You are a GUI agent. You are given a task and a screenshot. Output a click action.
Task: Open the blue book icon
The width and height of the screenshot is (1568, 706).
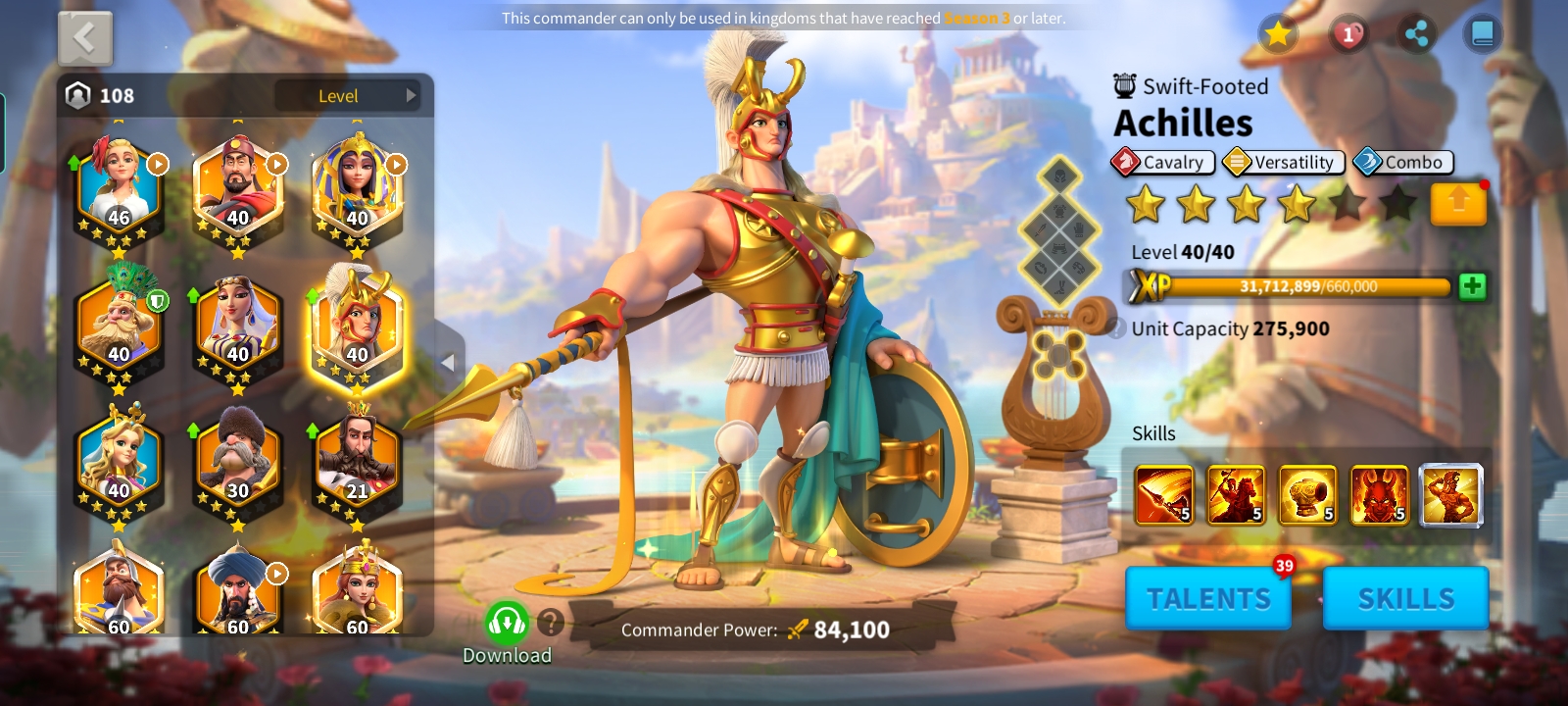pos(1482,35)
